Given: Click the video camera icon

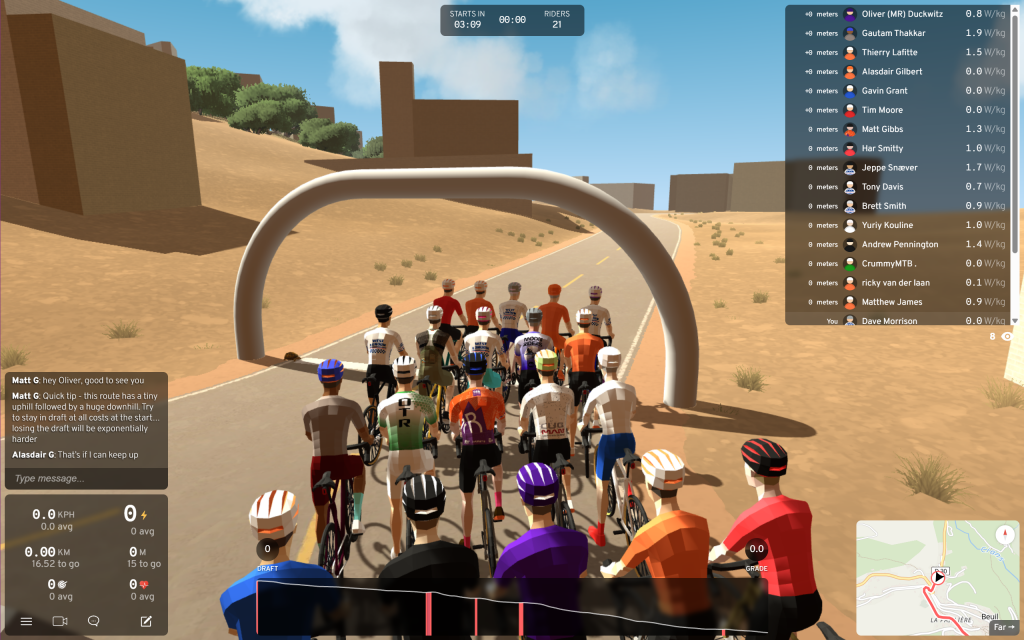Looking at the screenshot, I should click(60, 621).
